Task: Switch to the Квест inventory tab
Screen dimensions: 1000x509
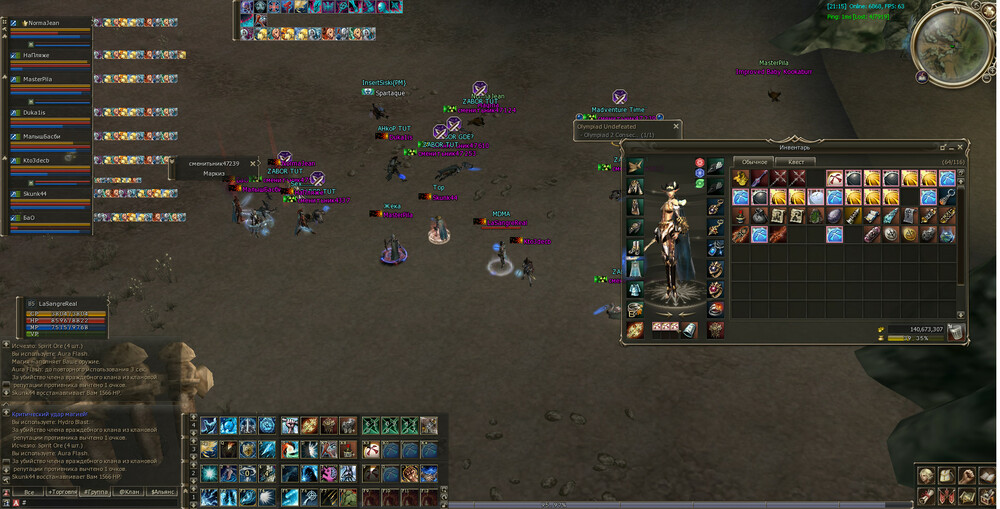Action: [796, 161]
